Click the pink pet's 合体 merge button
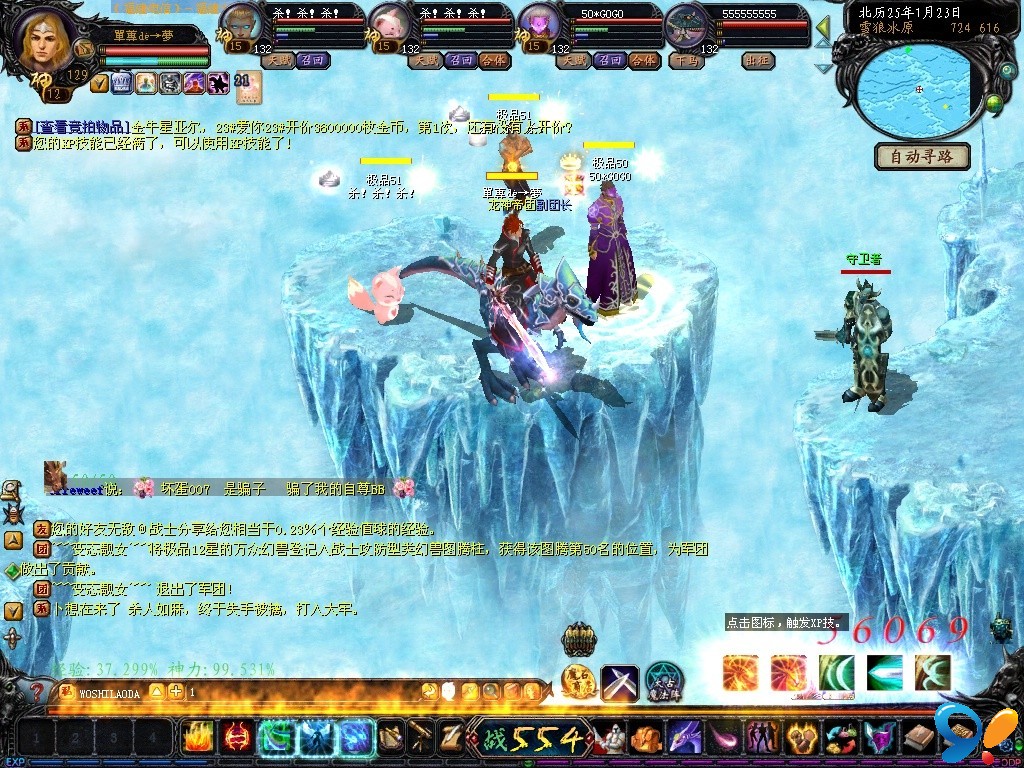1024x768 pixels. click(x=494, y=60)
